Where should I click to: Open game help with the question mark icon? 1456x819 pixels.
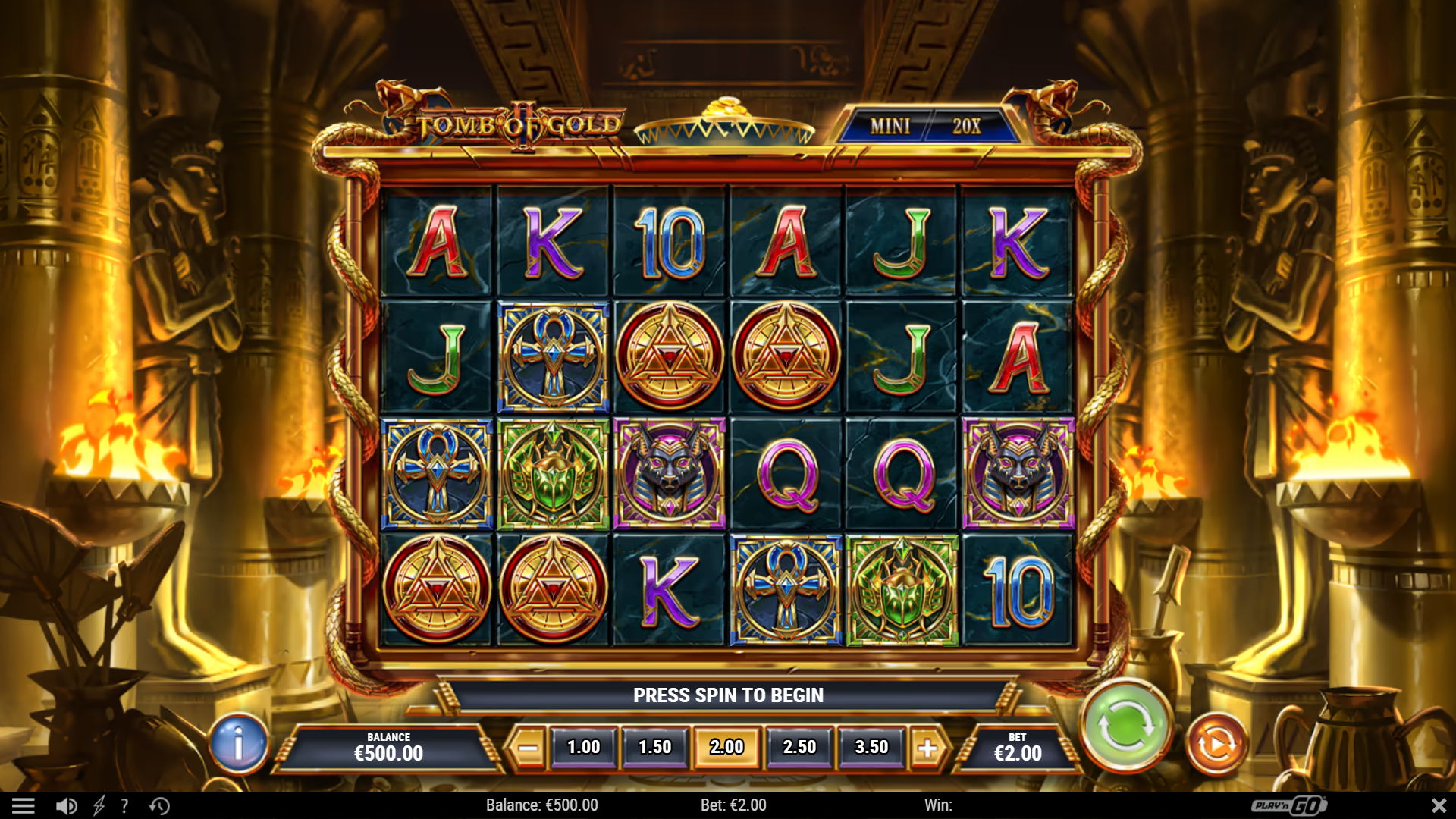124,805
